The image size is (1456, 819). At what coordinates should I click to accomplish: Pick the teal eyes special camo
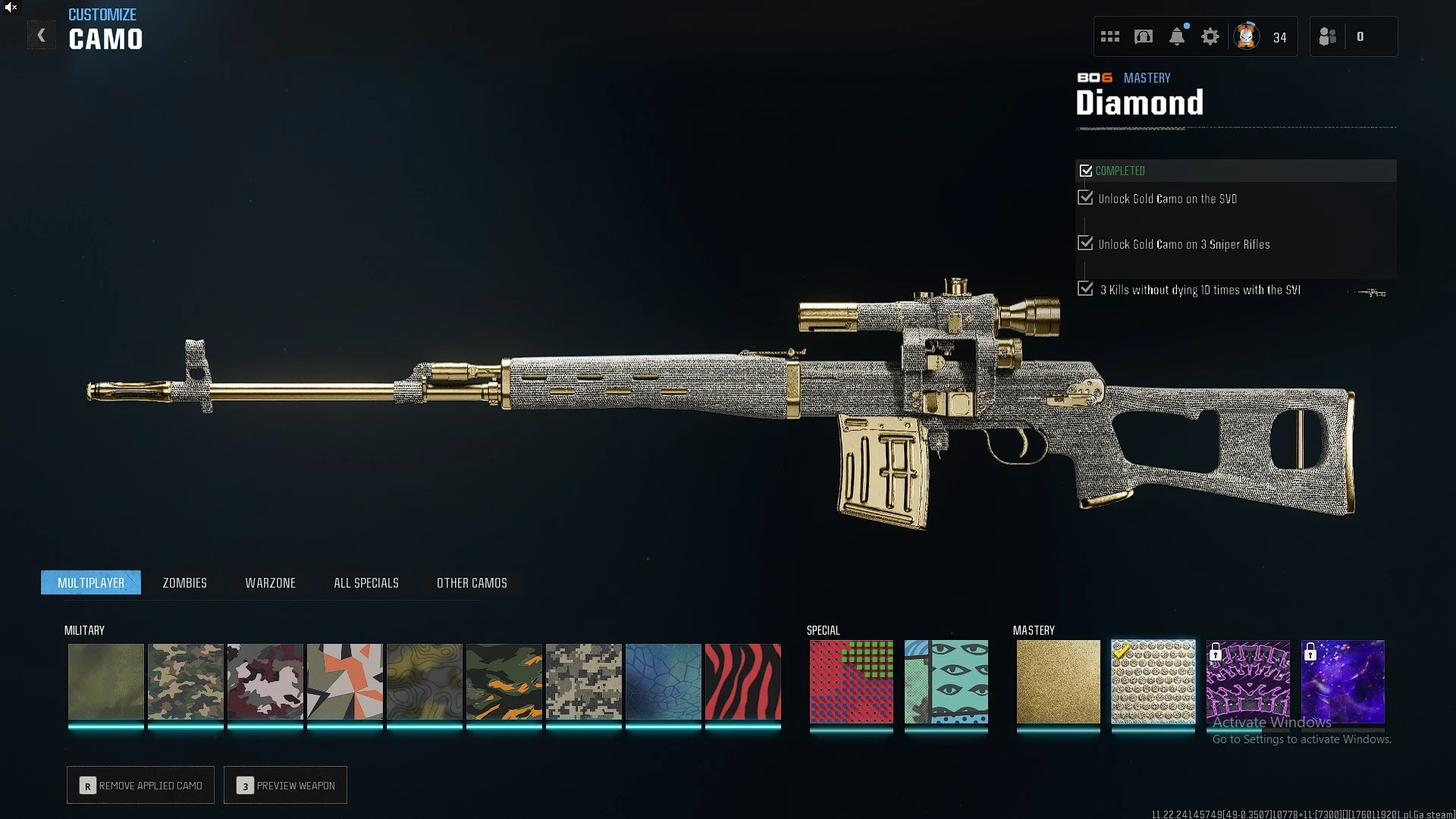pos(946,681)
